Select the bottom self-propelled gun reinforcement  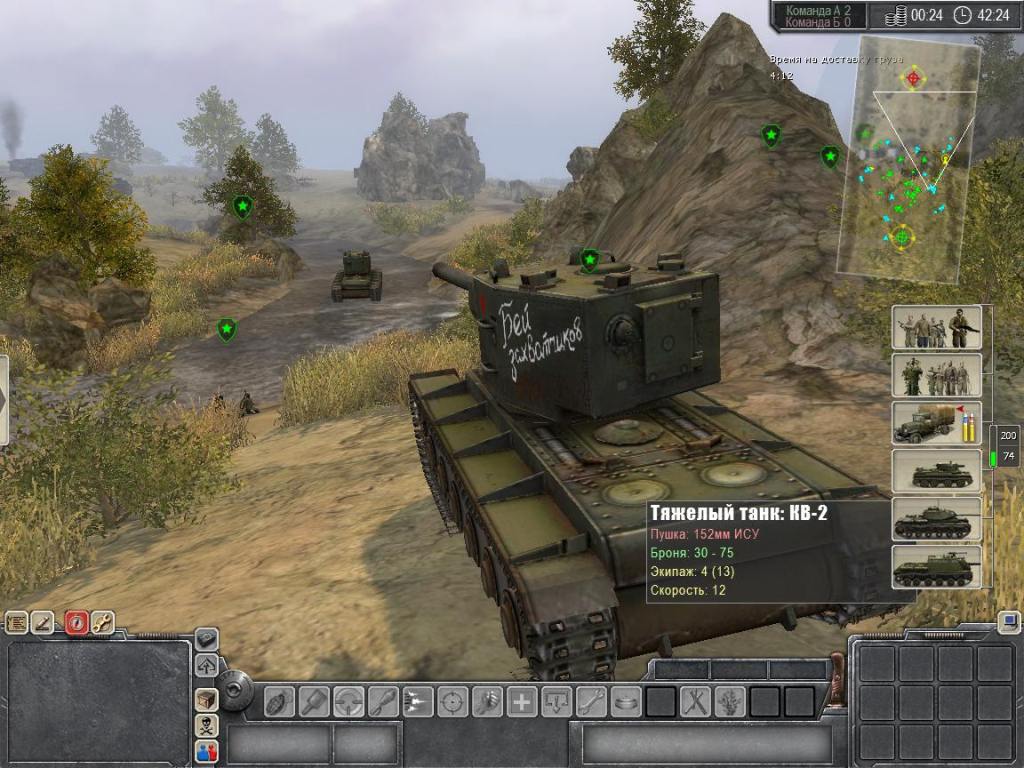click(x=936, y=567)
